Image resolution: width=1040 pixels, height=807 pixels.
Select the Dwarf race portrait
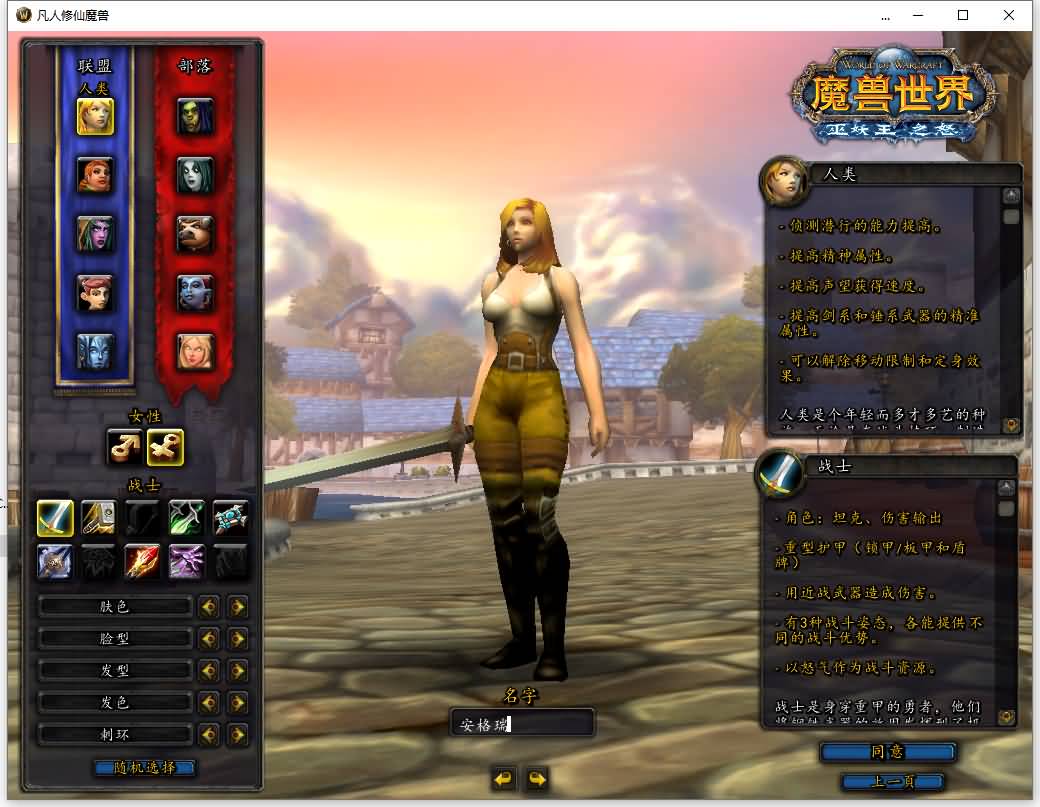[x=95, y=176]
